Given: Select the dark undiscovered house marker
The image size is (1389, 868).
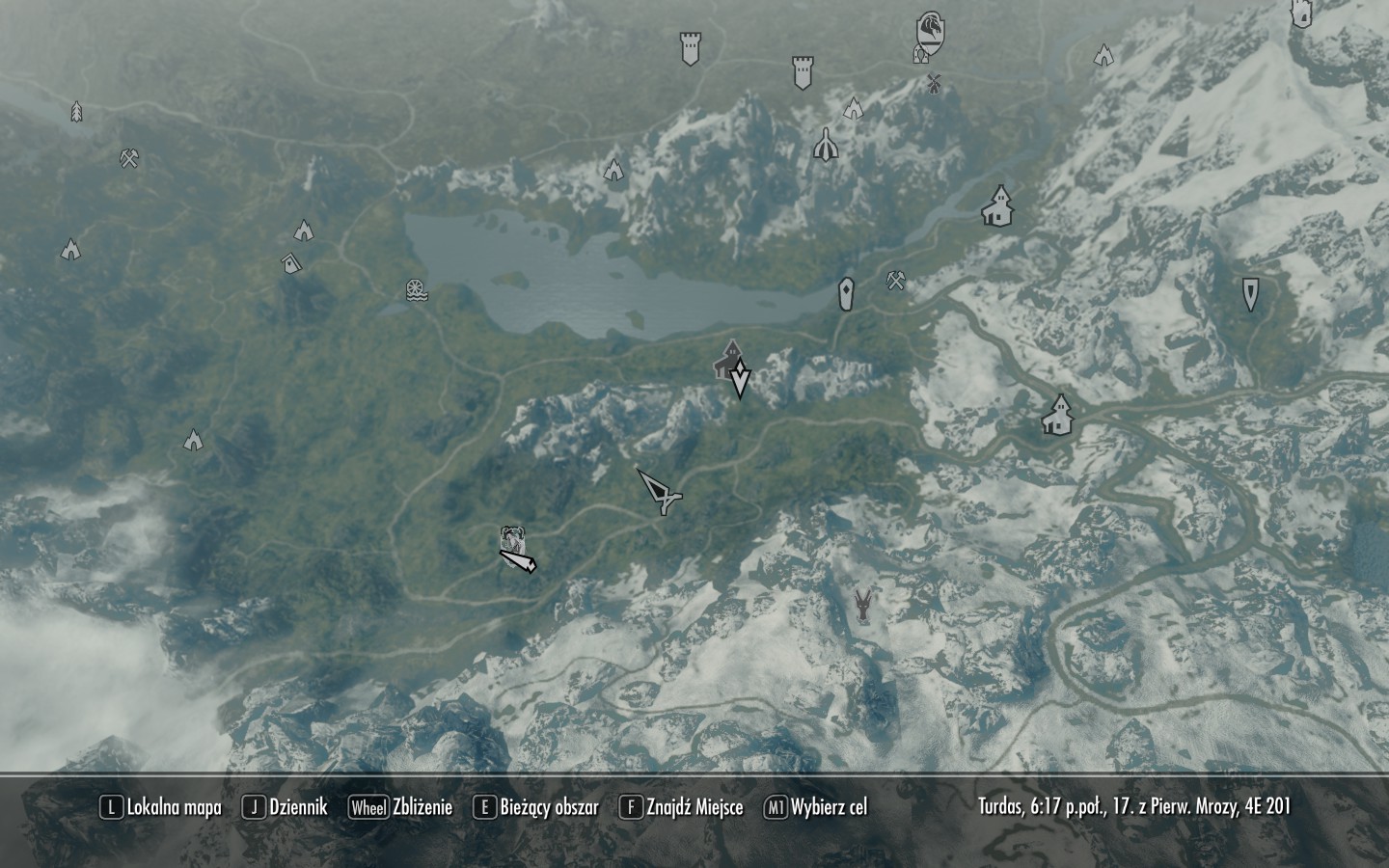Looking at the screenshot, I should pyautogui.click(x=726, y=358).
